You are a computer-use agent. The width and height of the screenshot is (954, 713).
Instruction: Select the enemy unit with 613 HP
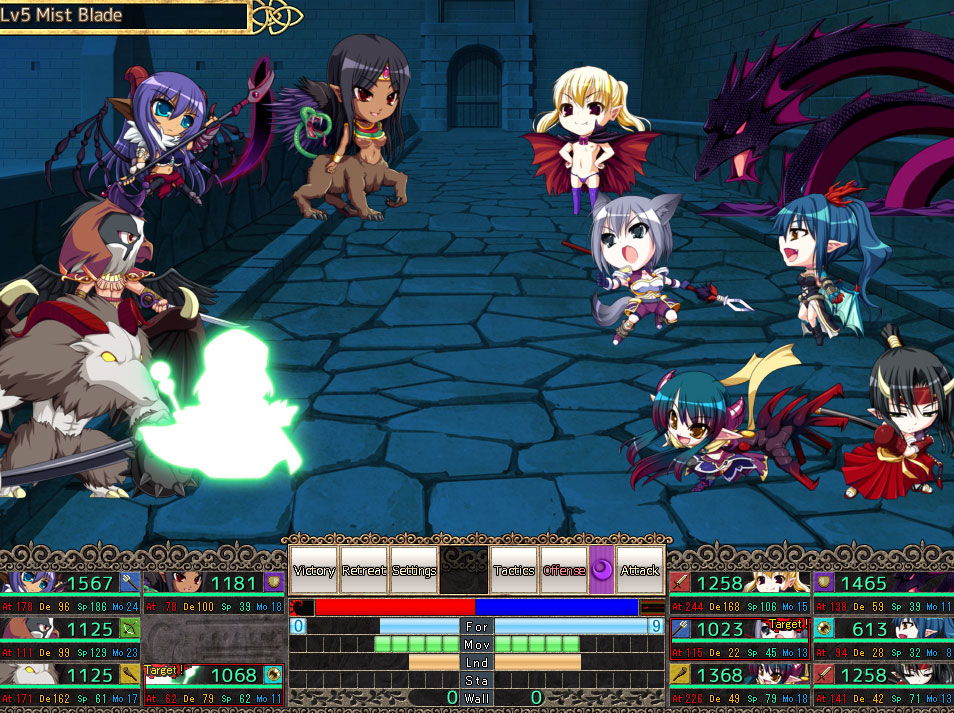[x=883, y=637]
